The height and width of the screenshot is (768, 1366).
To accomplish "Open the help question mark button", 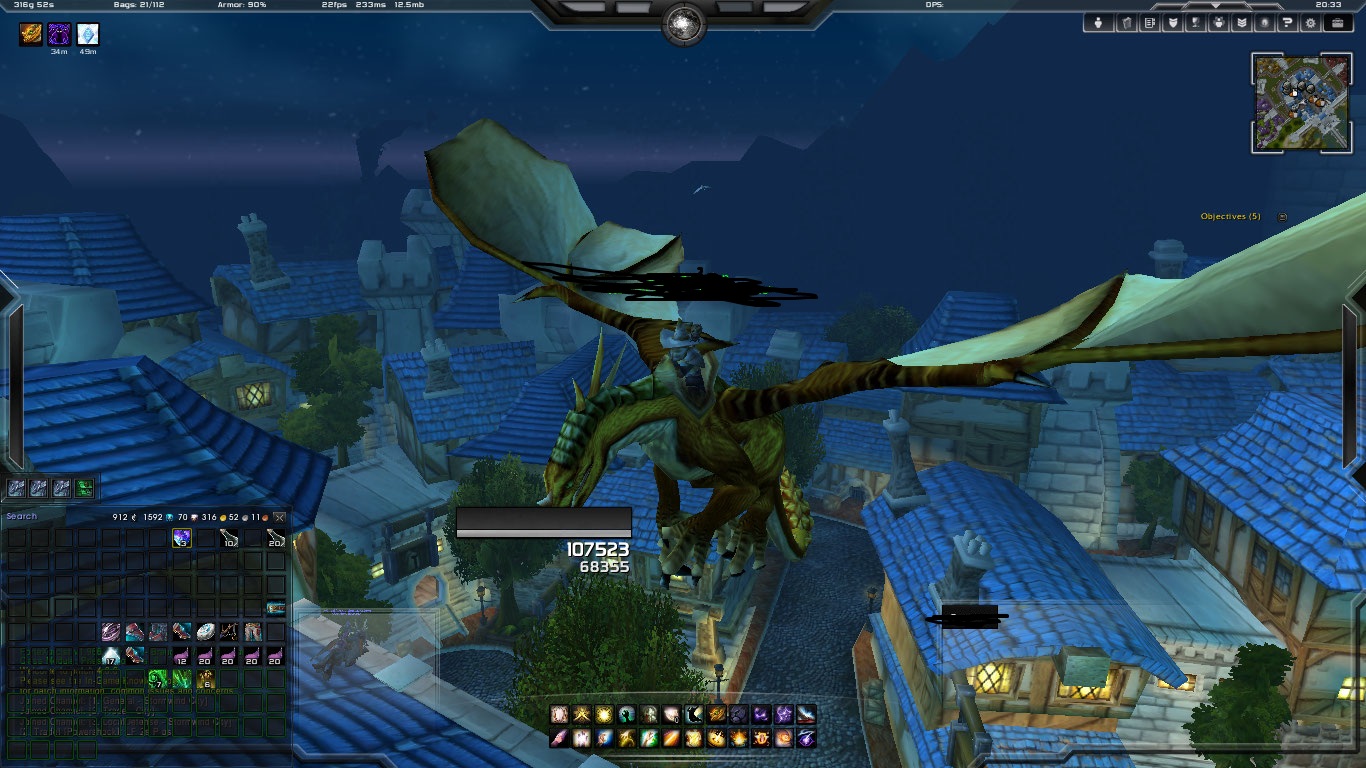I will click(1288, 23).
